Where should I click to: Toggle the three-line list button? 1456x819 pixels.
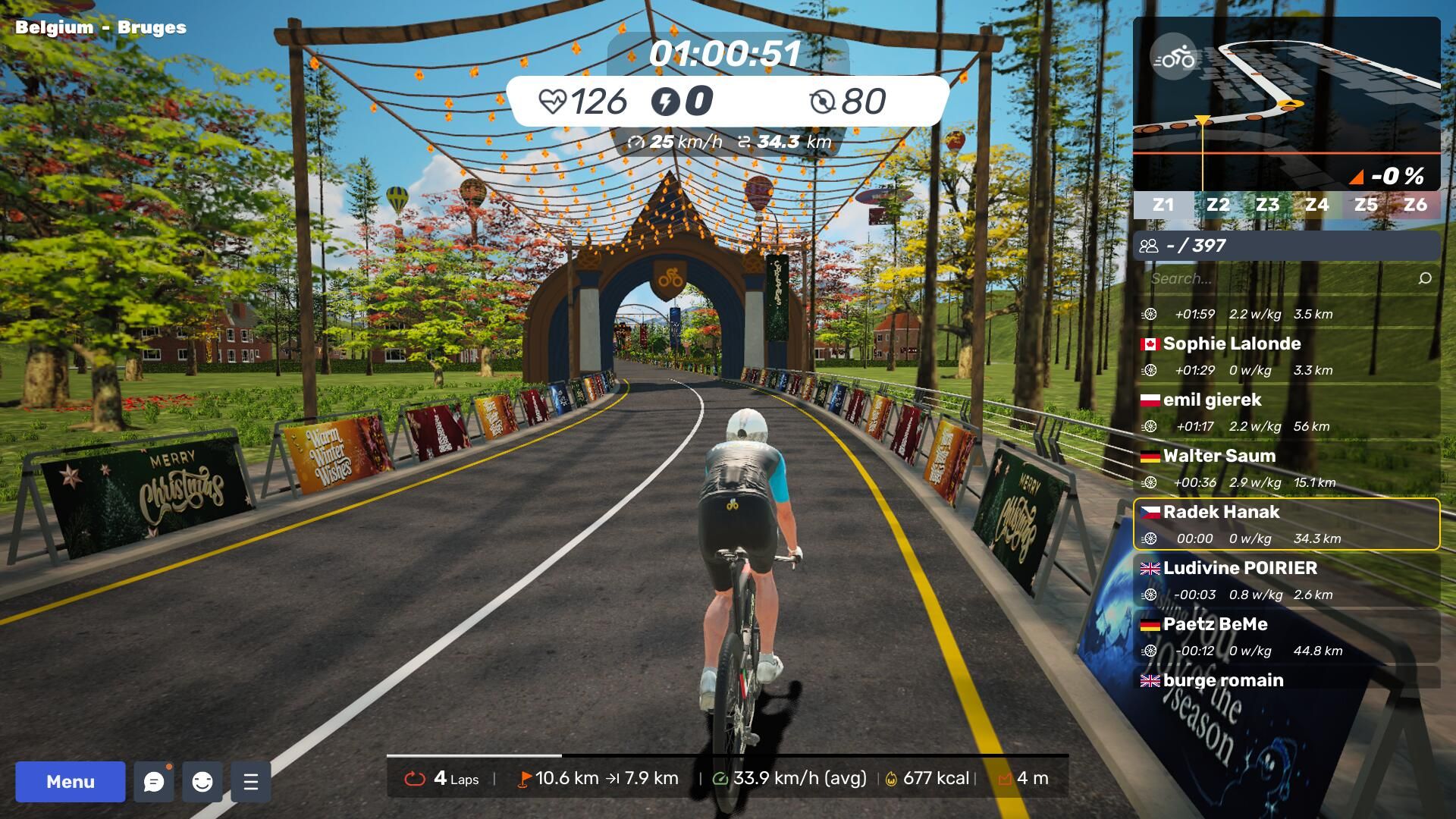pyautogui.click(x=251, y=782)
